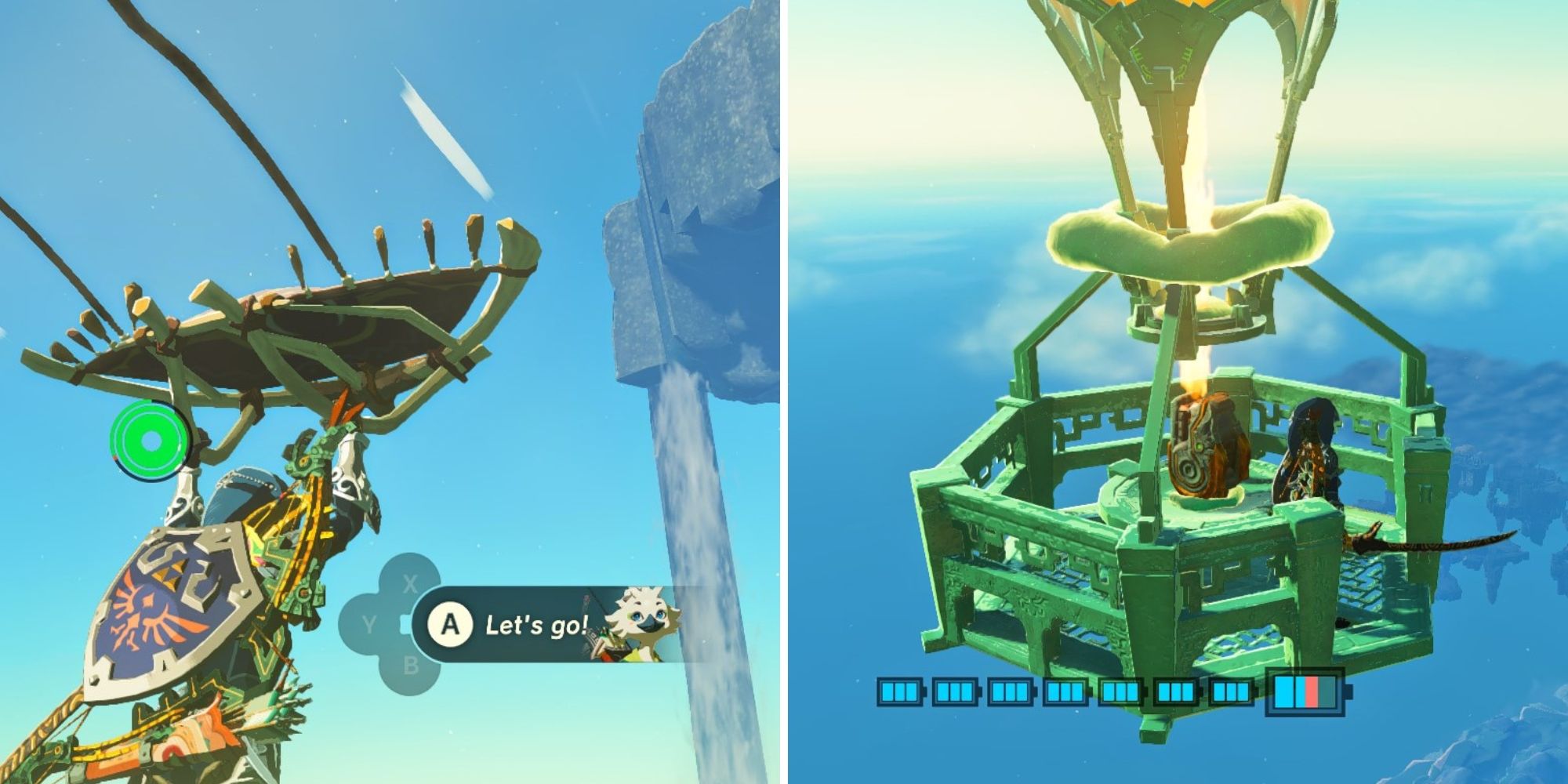Viewport: 1568px width, 784px height.
Task: Click the A prompt to confirm travel
Action: coord(451,624)
